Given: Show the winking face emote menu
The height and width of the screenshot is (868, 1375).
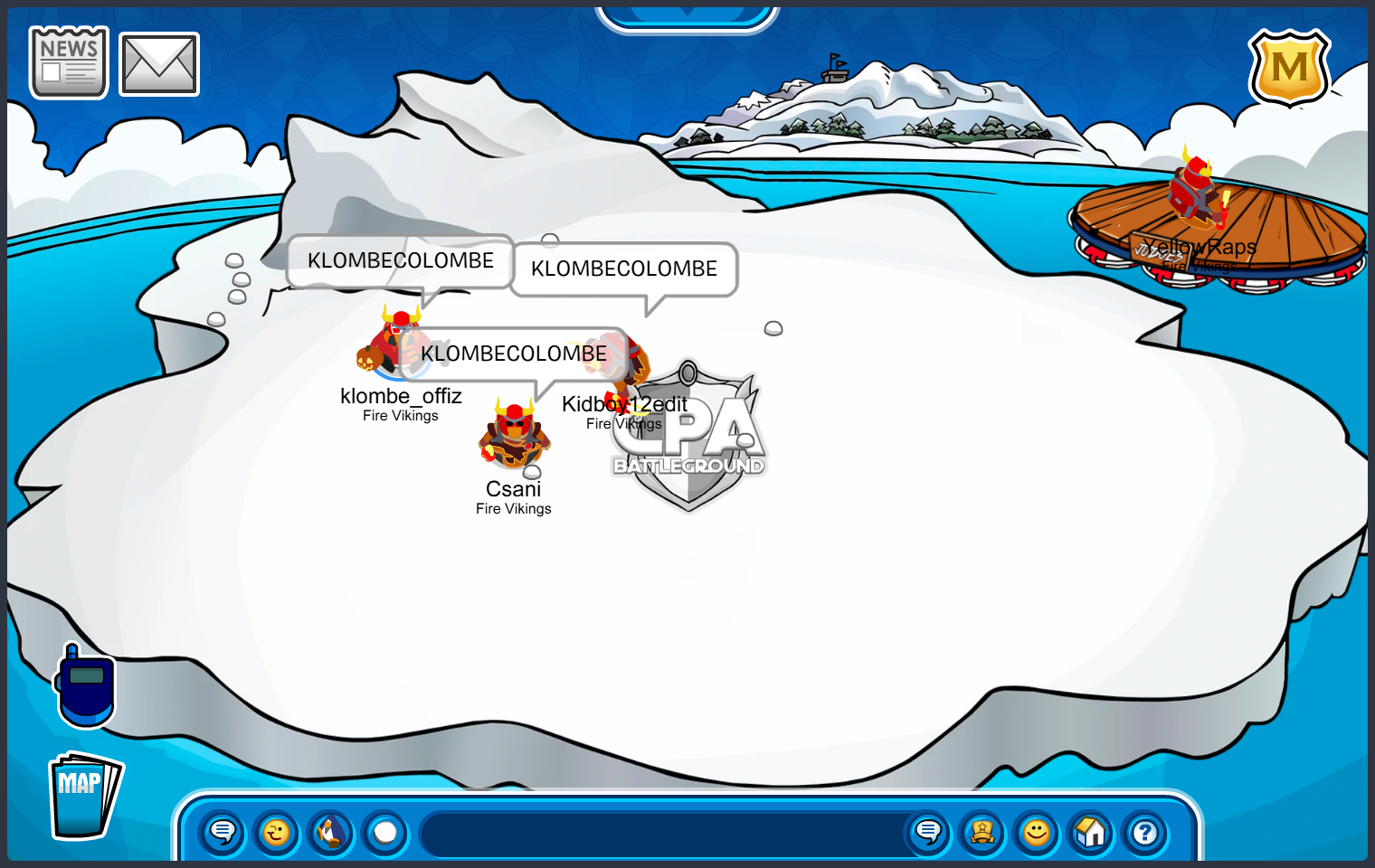Looking at the screenshot, I should (x=276, y=832).
